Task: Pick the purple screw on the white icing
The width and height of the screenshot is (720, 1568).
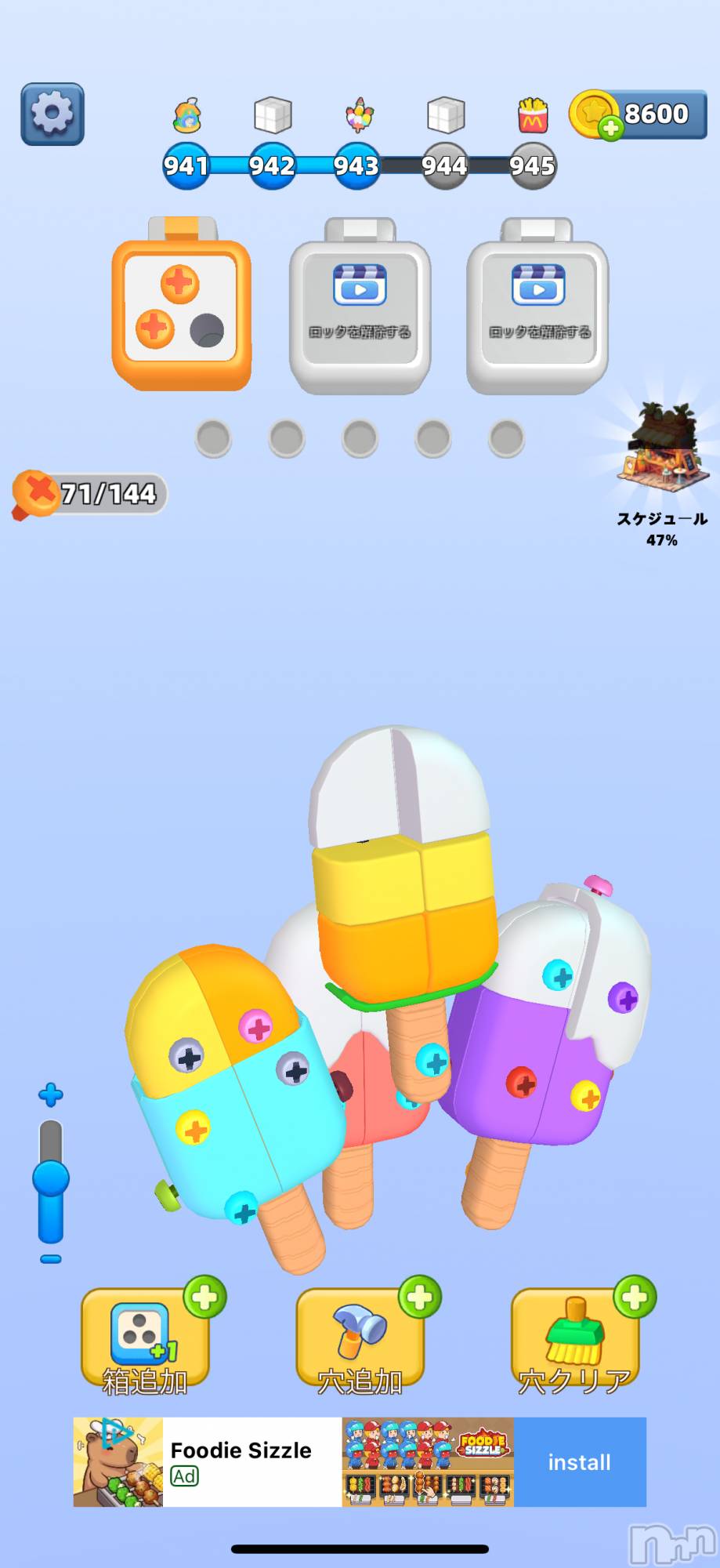Action: point(624,998)
